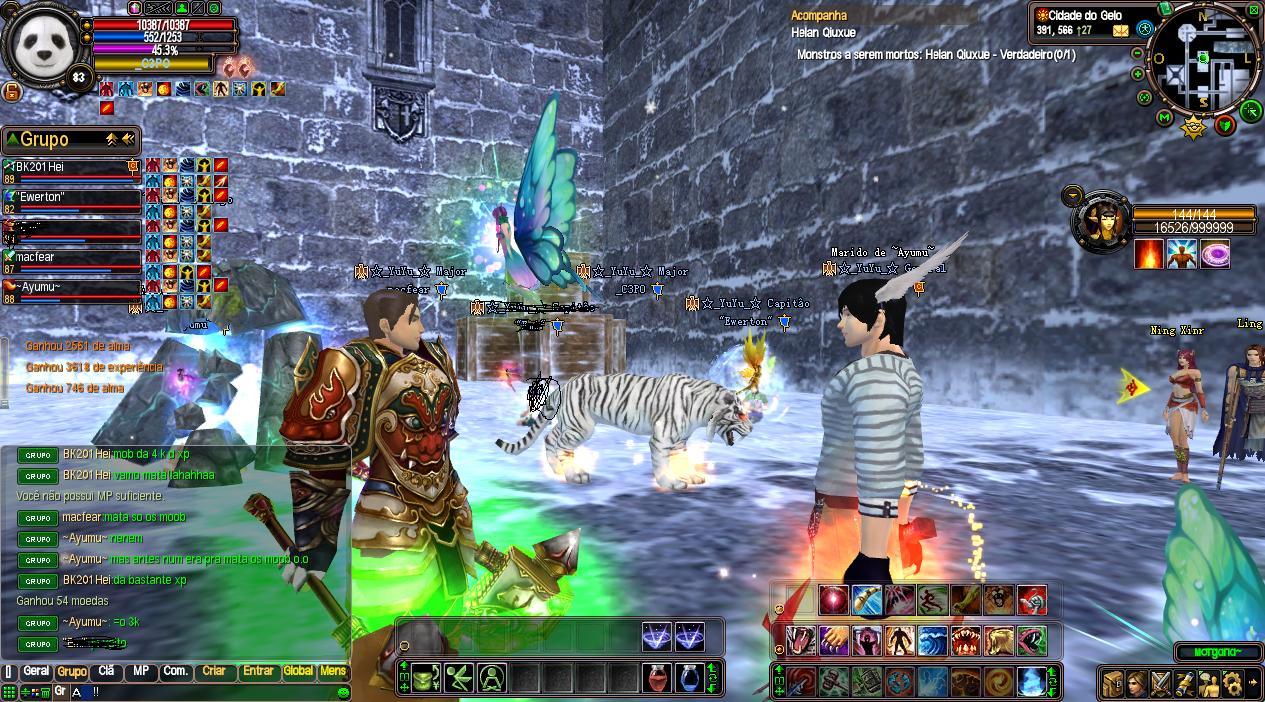Open the Clã chat tab
1265x702 pixels.
(106, 672)
